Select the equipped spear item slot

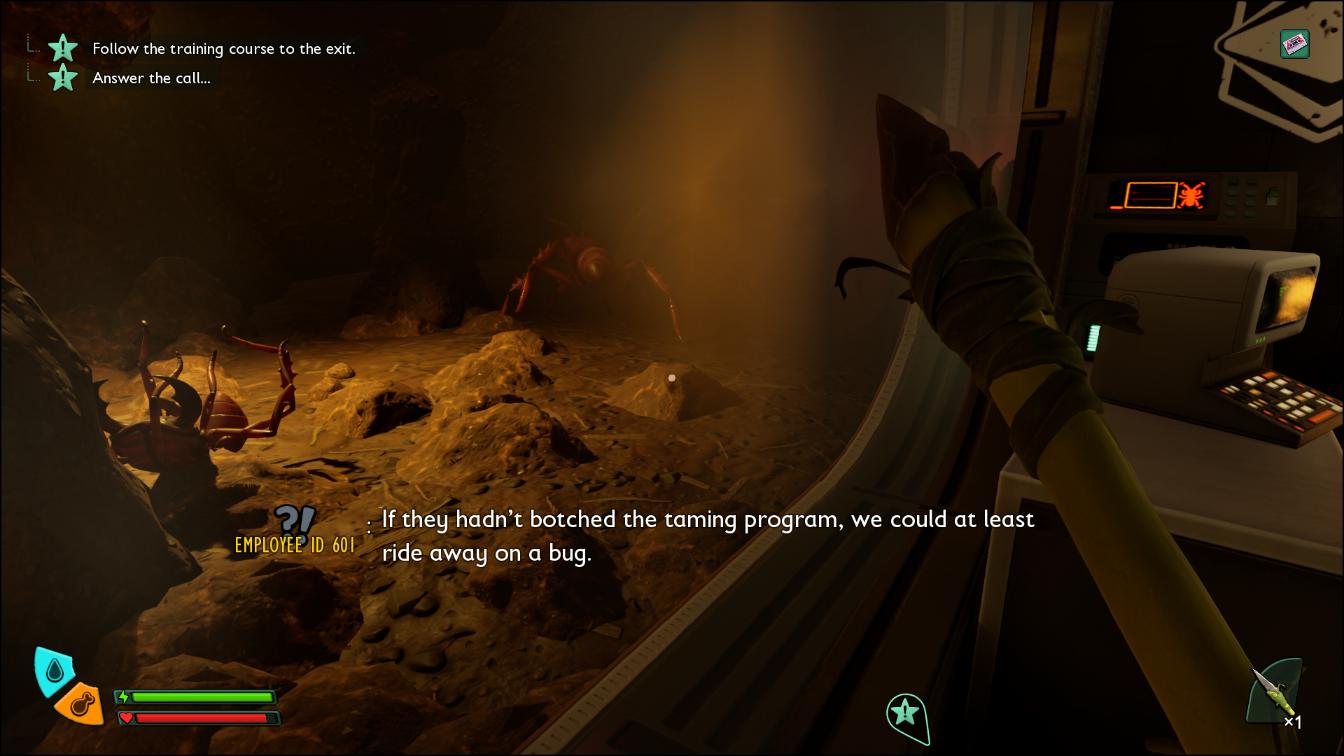coord(1274,692)
